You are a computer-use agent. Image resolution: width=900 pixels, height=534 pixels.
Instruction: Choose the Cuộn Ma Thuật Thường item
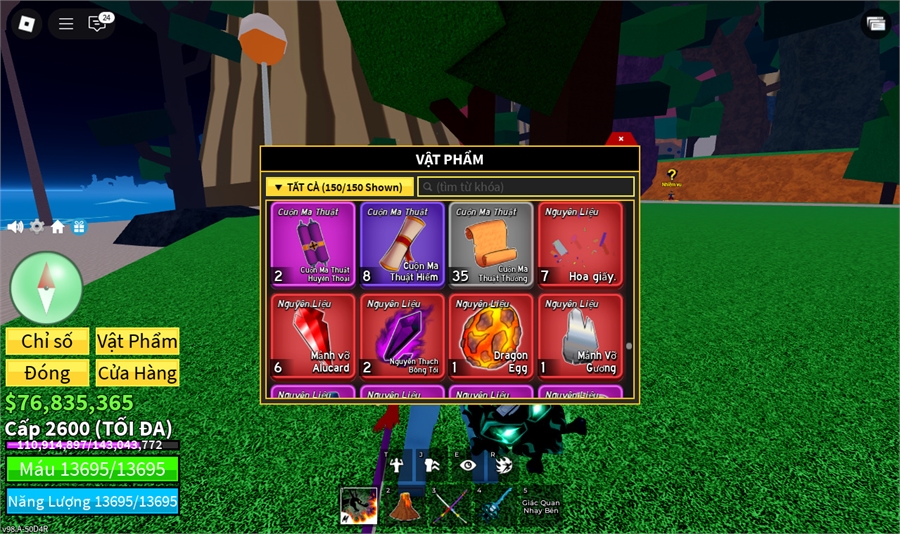[x=490, y=245]
